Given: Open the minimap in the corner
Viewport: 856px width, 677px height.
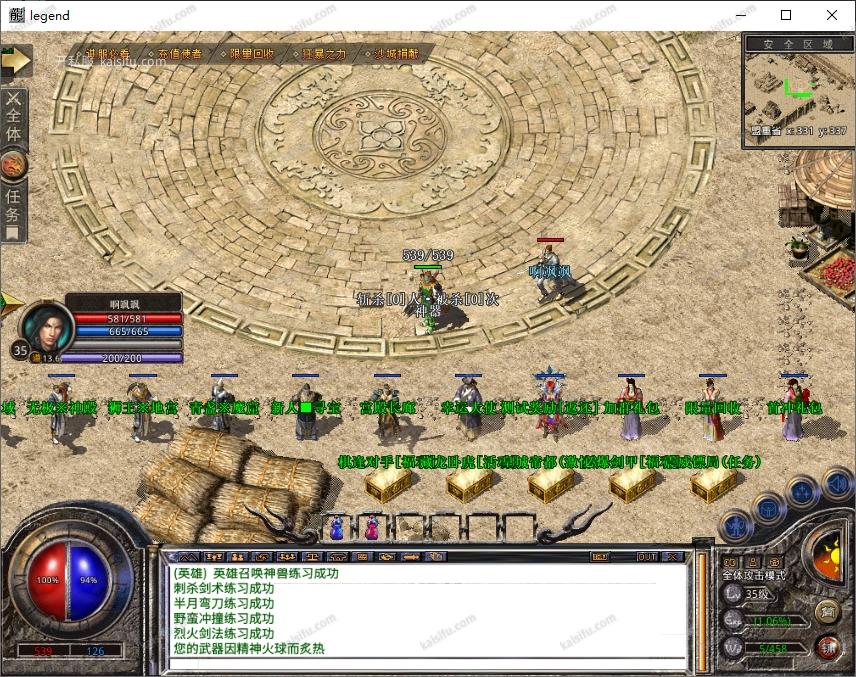Looking at the screenshot, I should (x=798, y=92).
